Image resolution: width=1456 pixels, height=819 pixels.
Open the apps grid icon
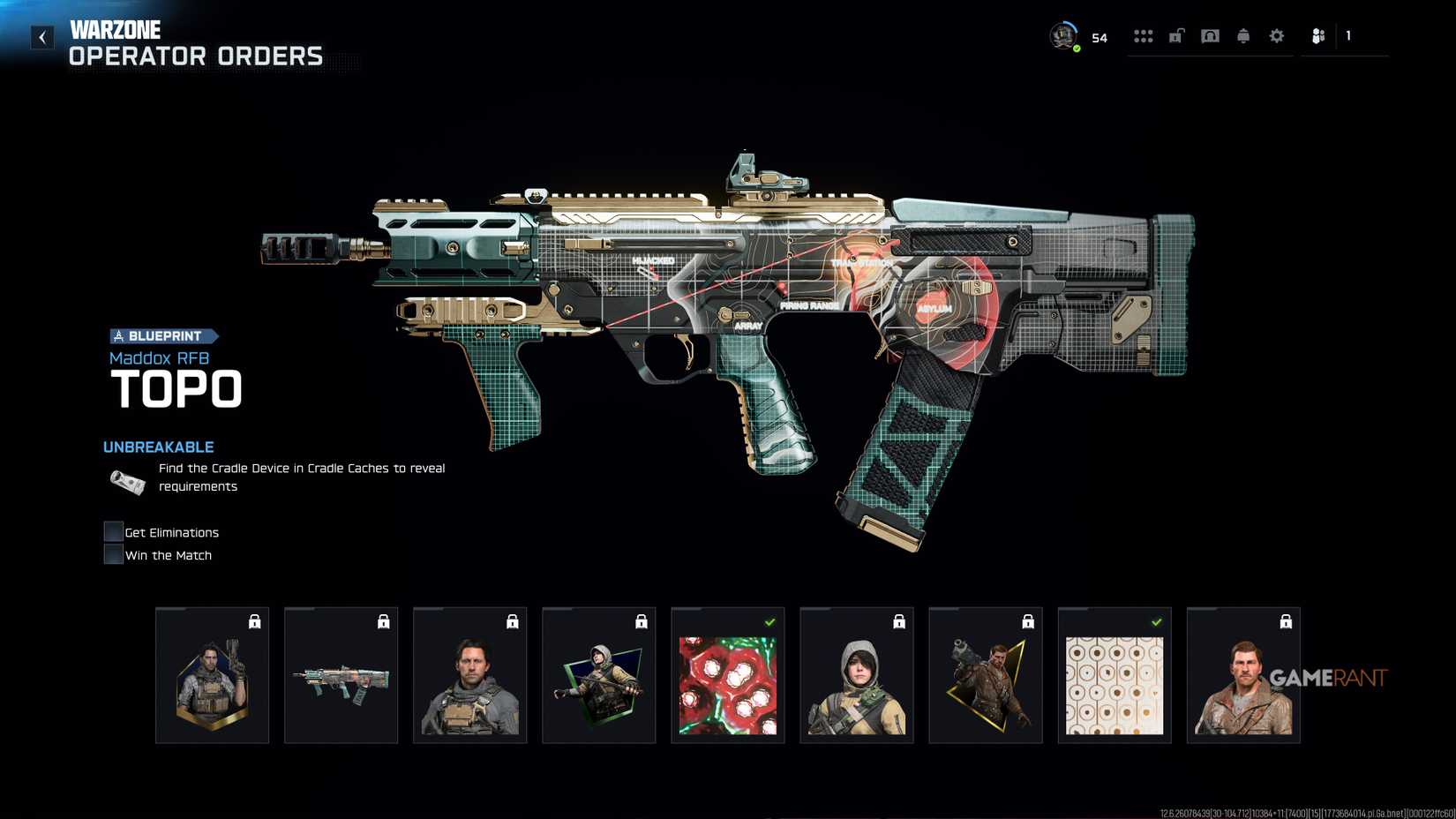1144,35
